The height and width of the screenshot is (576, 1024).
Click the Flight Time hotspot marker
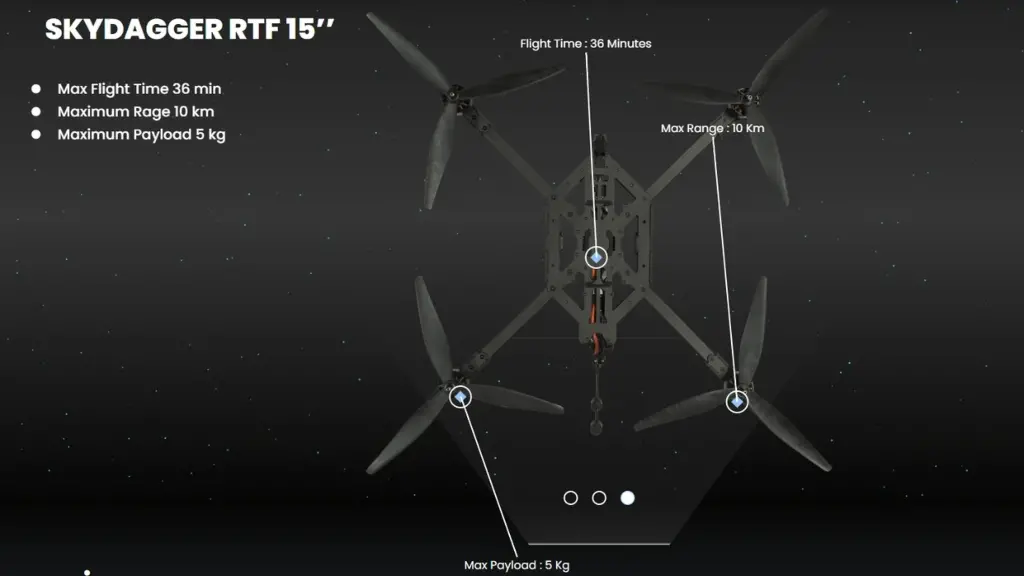596,257
